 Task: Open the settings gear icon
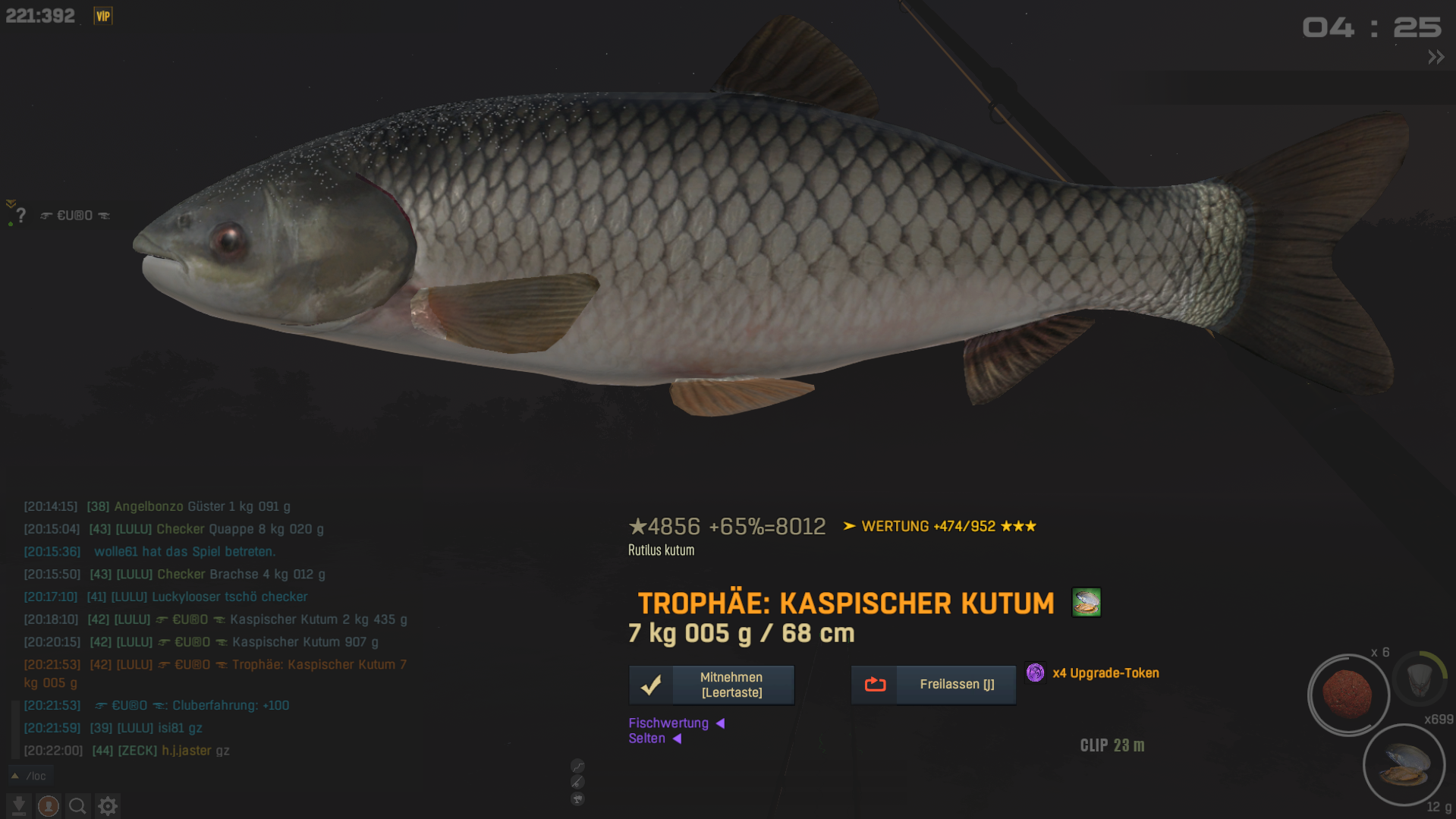pyautogui.click(x=108, y=806)
